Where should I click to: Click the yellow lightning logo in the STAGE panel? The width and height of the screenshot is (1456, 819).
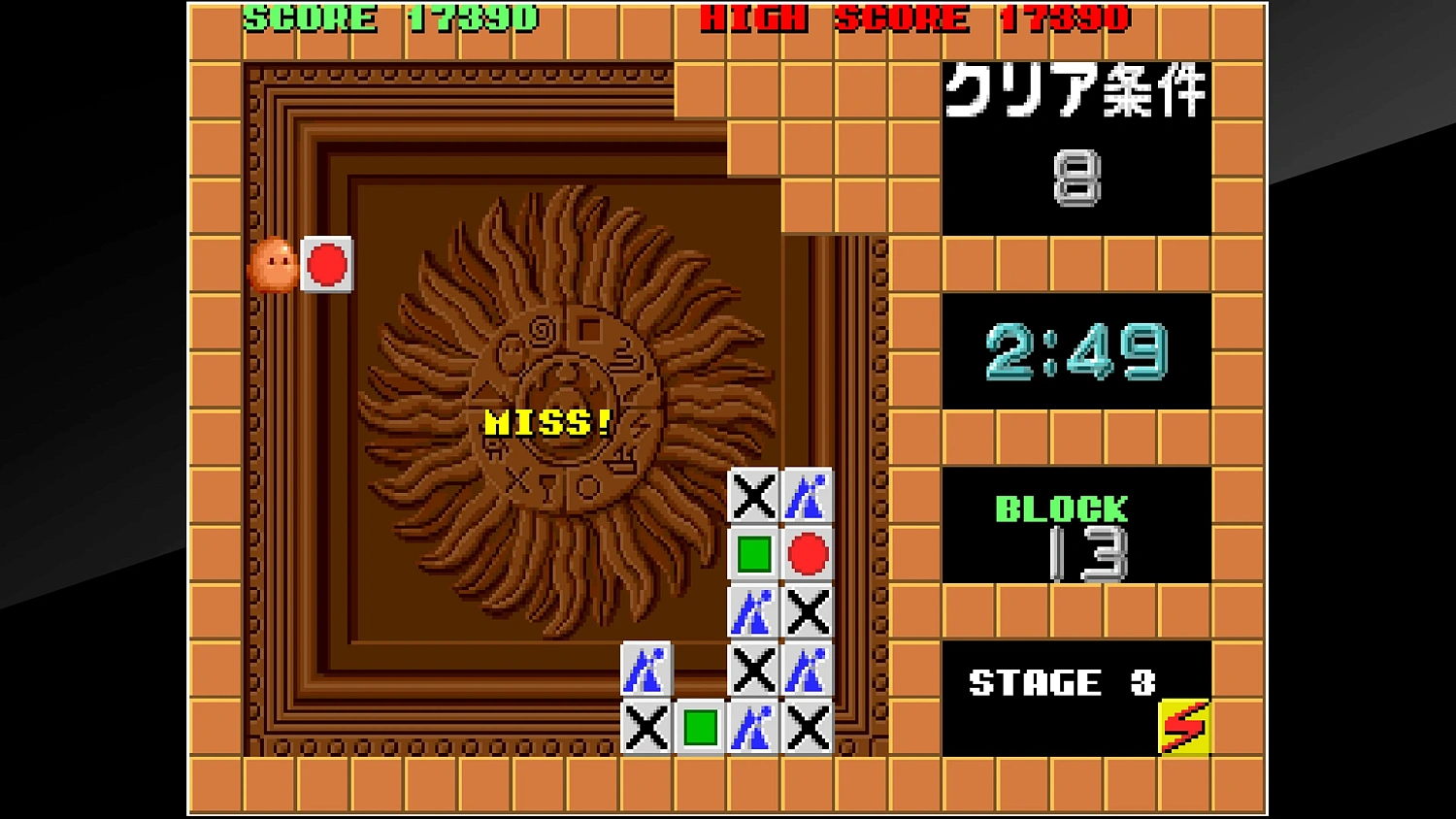[1182, 728]
